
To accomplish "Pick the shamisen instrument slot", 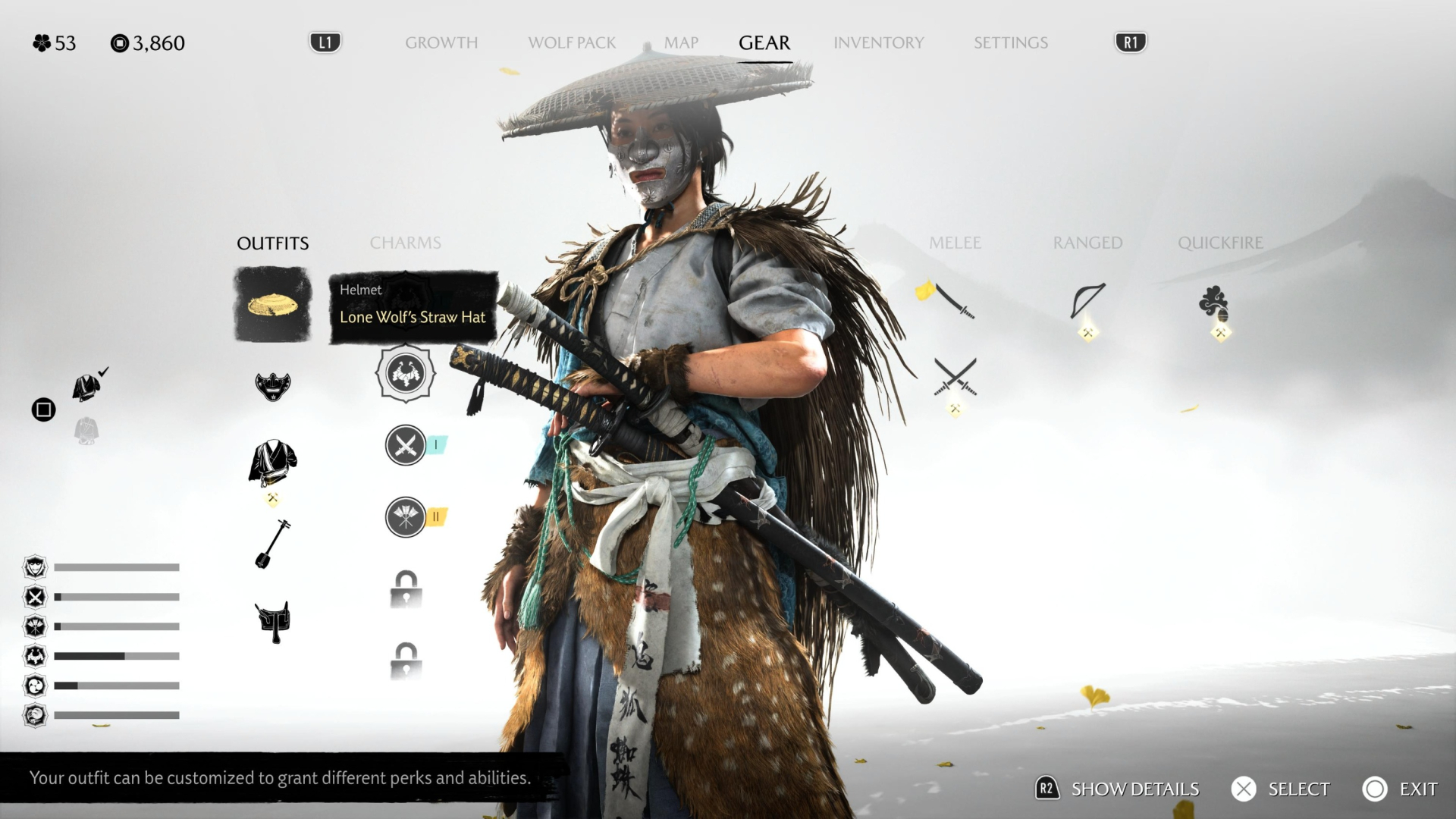I will [273, 544].
